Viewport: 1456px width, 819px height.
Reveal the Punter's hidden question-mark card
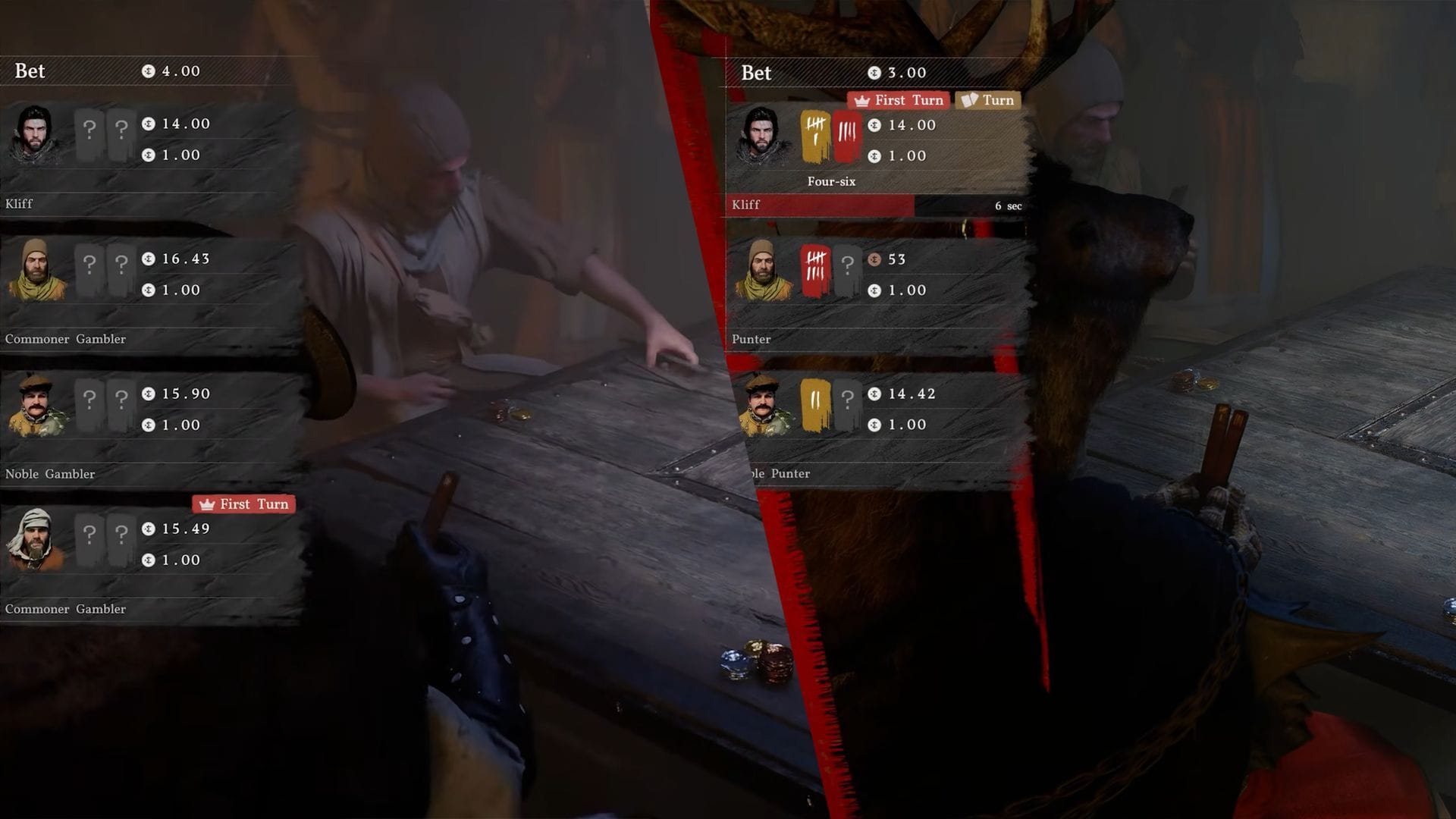point(848,269)
